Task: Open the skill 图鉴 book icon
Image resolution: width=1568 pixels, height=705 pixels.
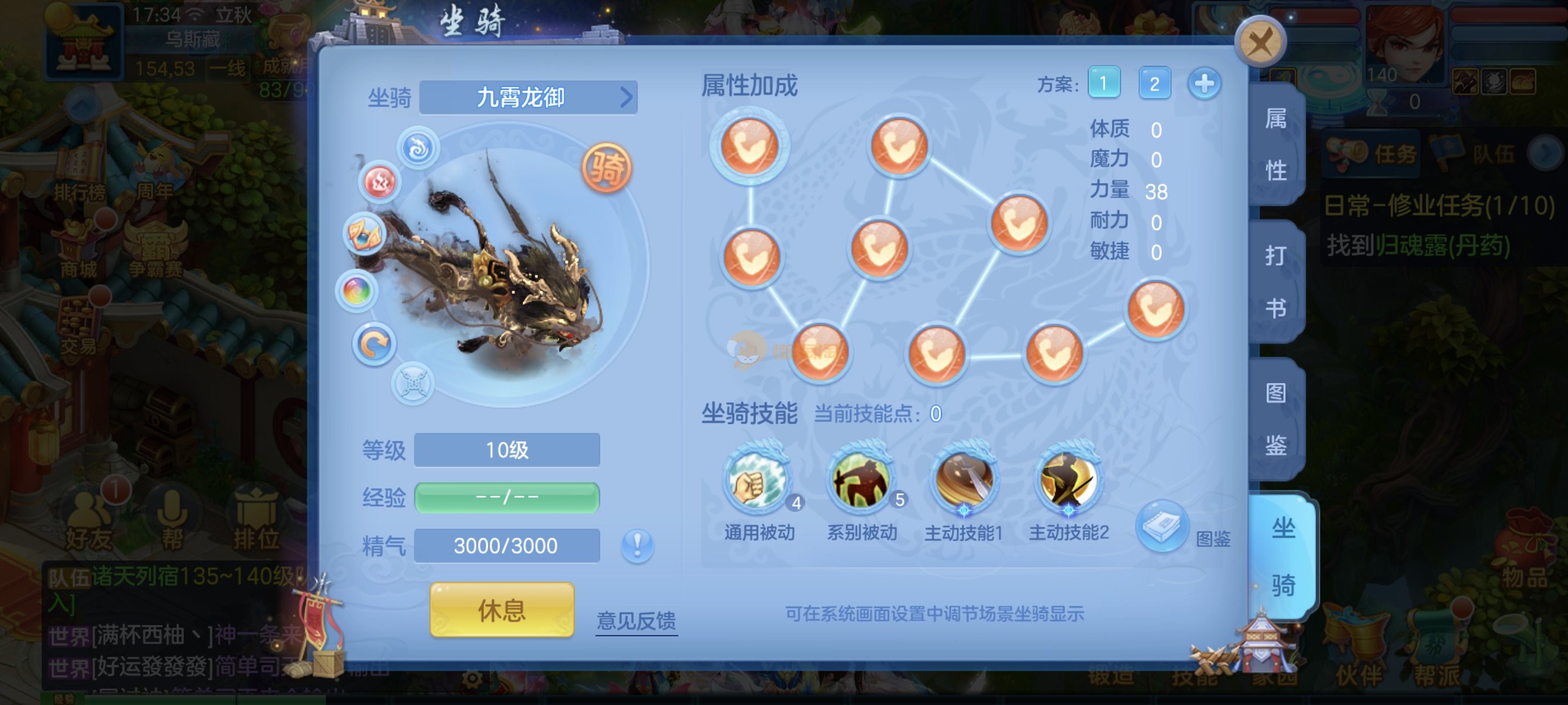Action: pyautogui.click(x=1162, y=526)
